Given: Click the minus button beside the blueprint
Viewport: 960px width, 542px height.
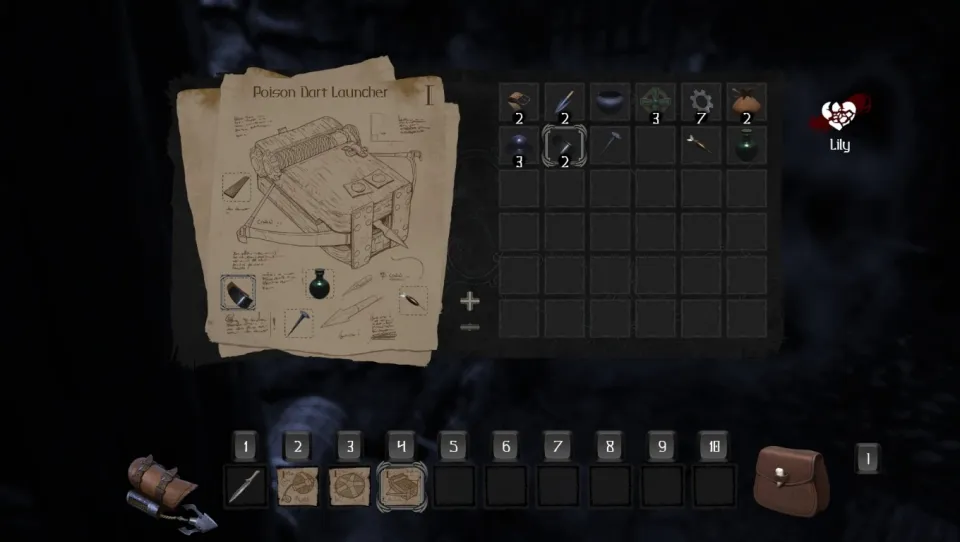Looking at the screenshot, I should coord(470,327).
